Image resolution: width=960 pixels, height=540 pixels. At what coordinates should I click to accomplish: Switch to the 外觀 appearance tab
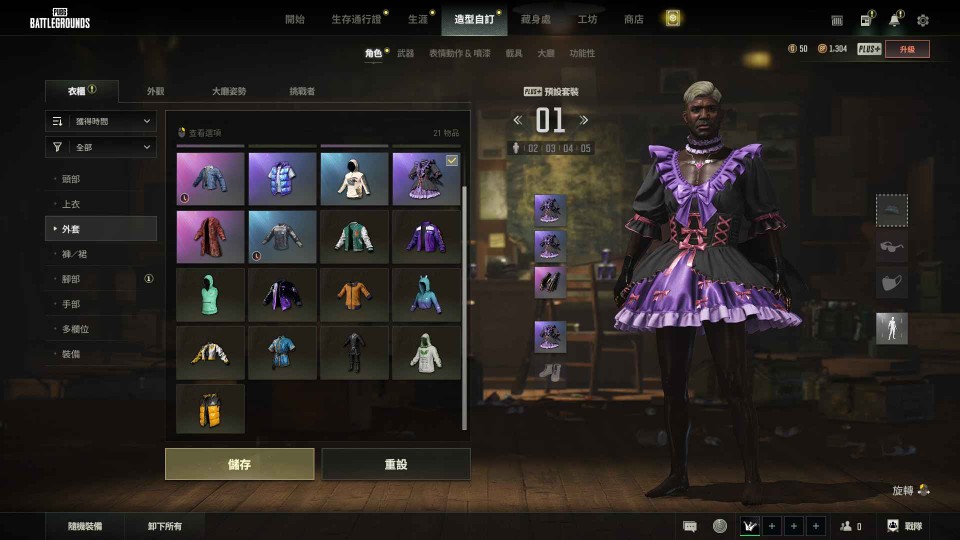[155, 91]
